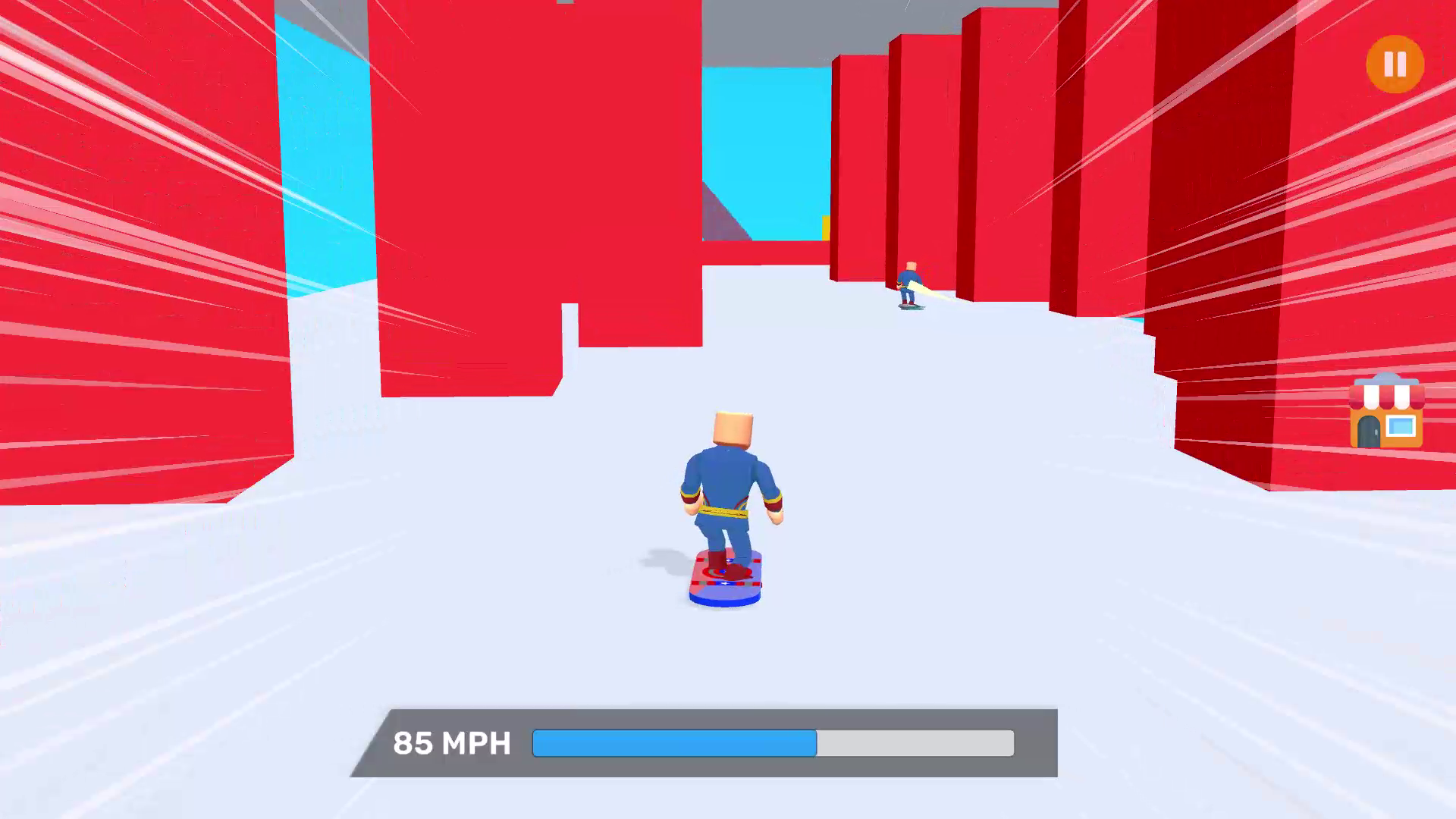This screenshot has width=1456, height=819.
Task: Select the 85 MPH label
Action: point(453,743)
